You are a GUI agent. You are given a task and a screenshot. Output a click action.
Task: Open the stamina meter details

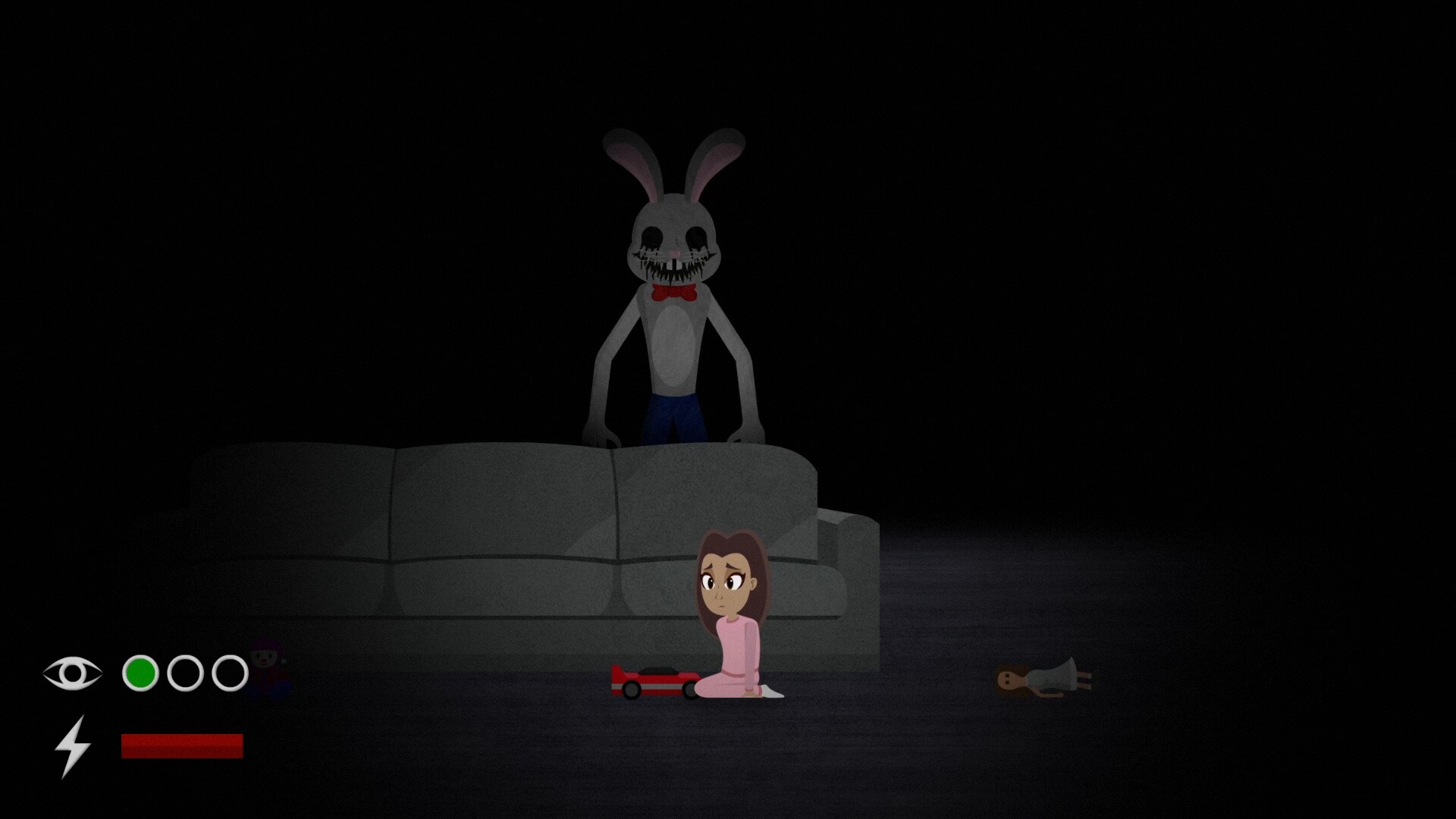tap(182, 746)
